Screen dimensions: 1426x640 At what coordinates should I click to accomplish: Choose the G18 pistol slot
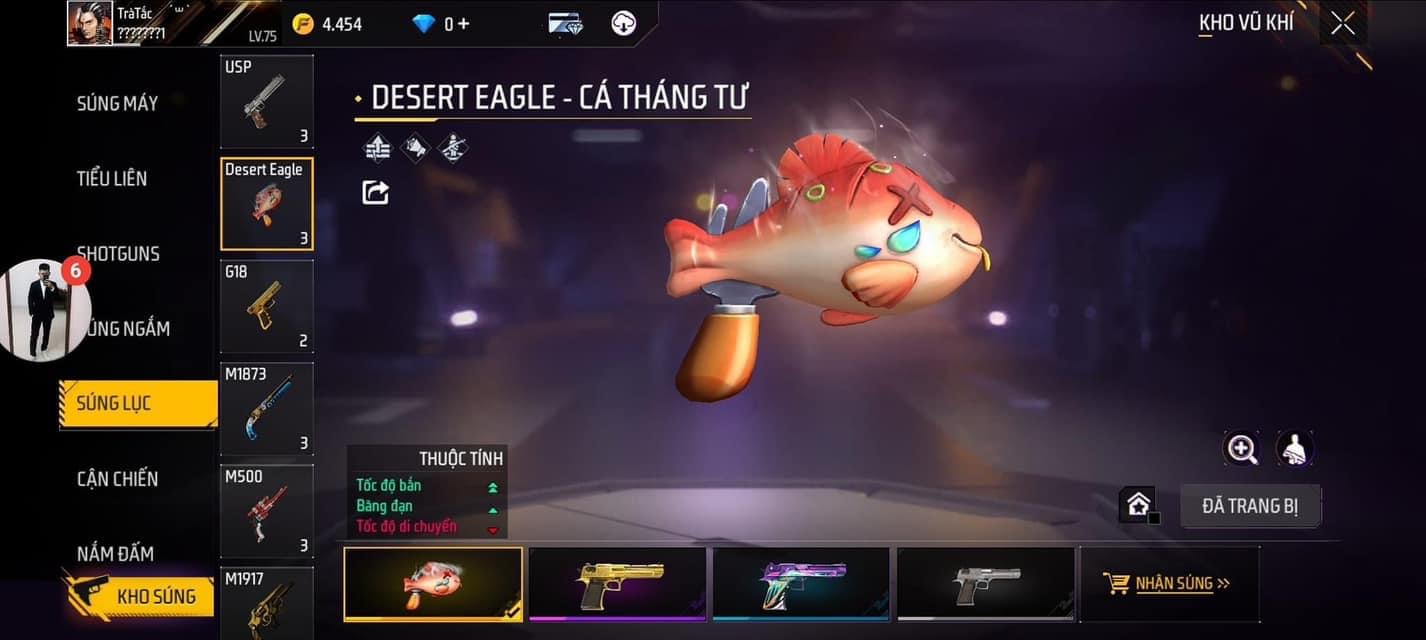pyautogui.click(x=266, y=307)
